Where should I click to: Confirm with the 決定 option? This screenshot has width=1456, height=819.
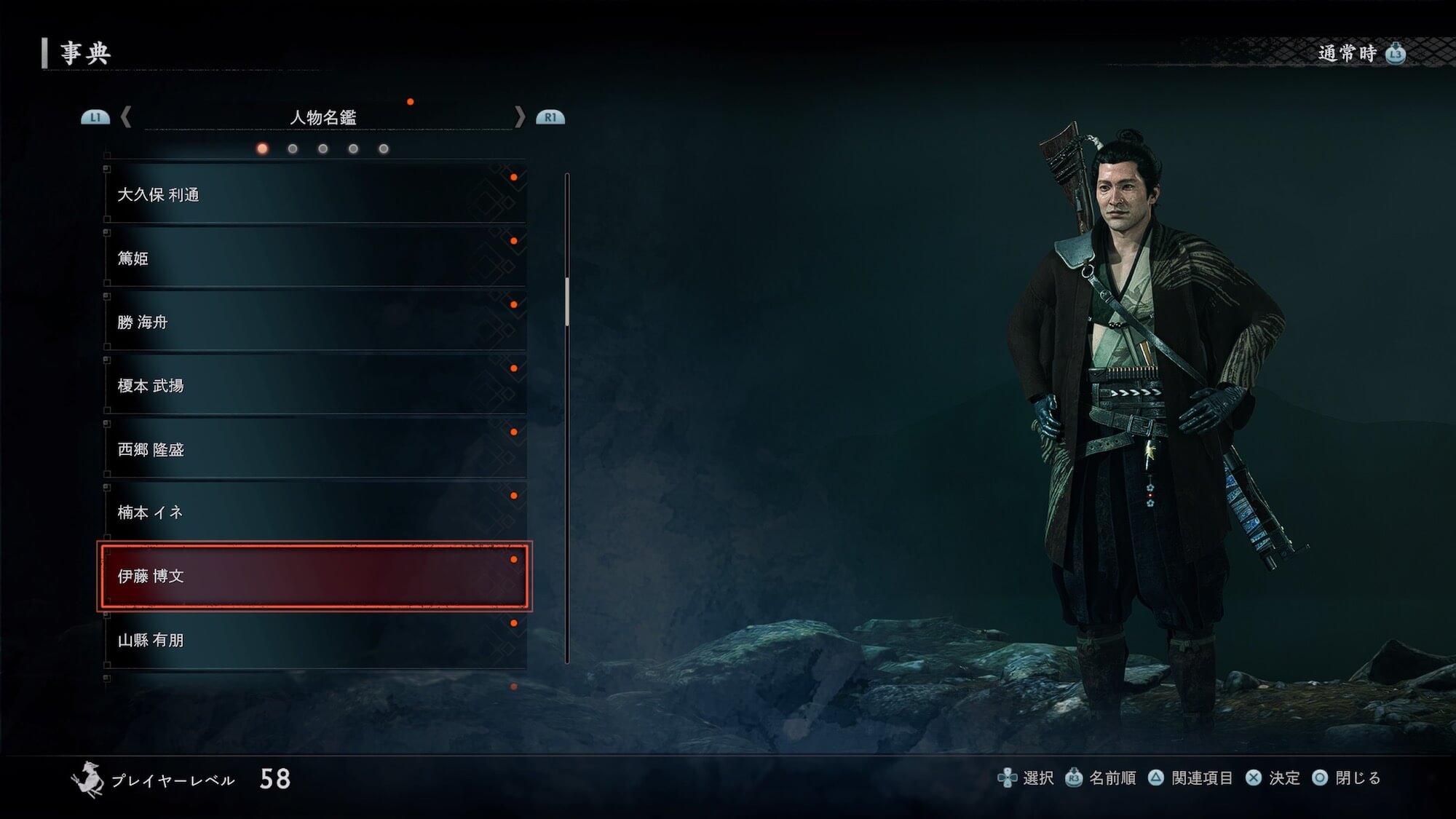(x=1273, y=778)
